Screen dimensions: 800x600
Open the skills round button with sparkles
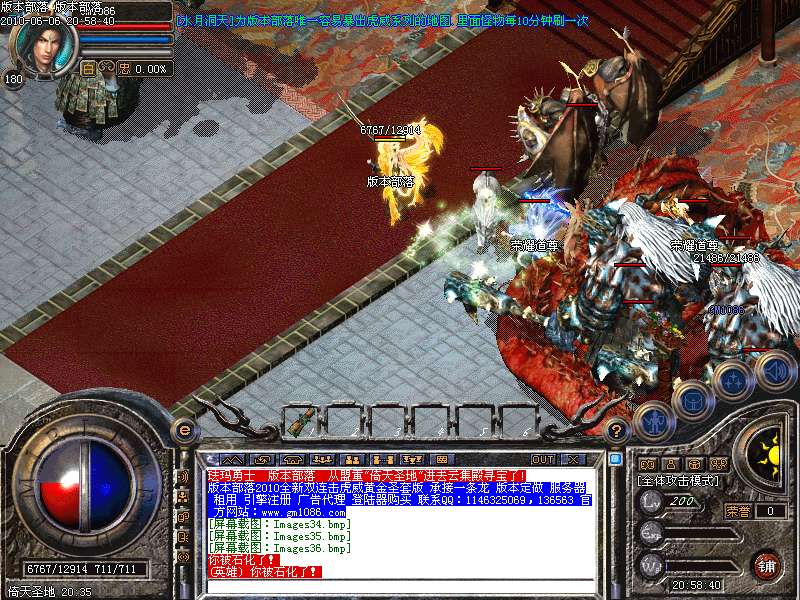(733, 379)
